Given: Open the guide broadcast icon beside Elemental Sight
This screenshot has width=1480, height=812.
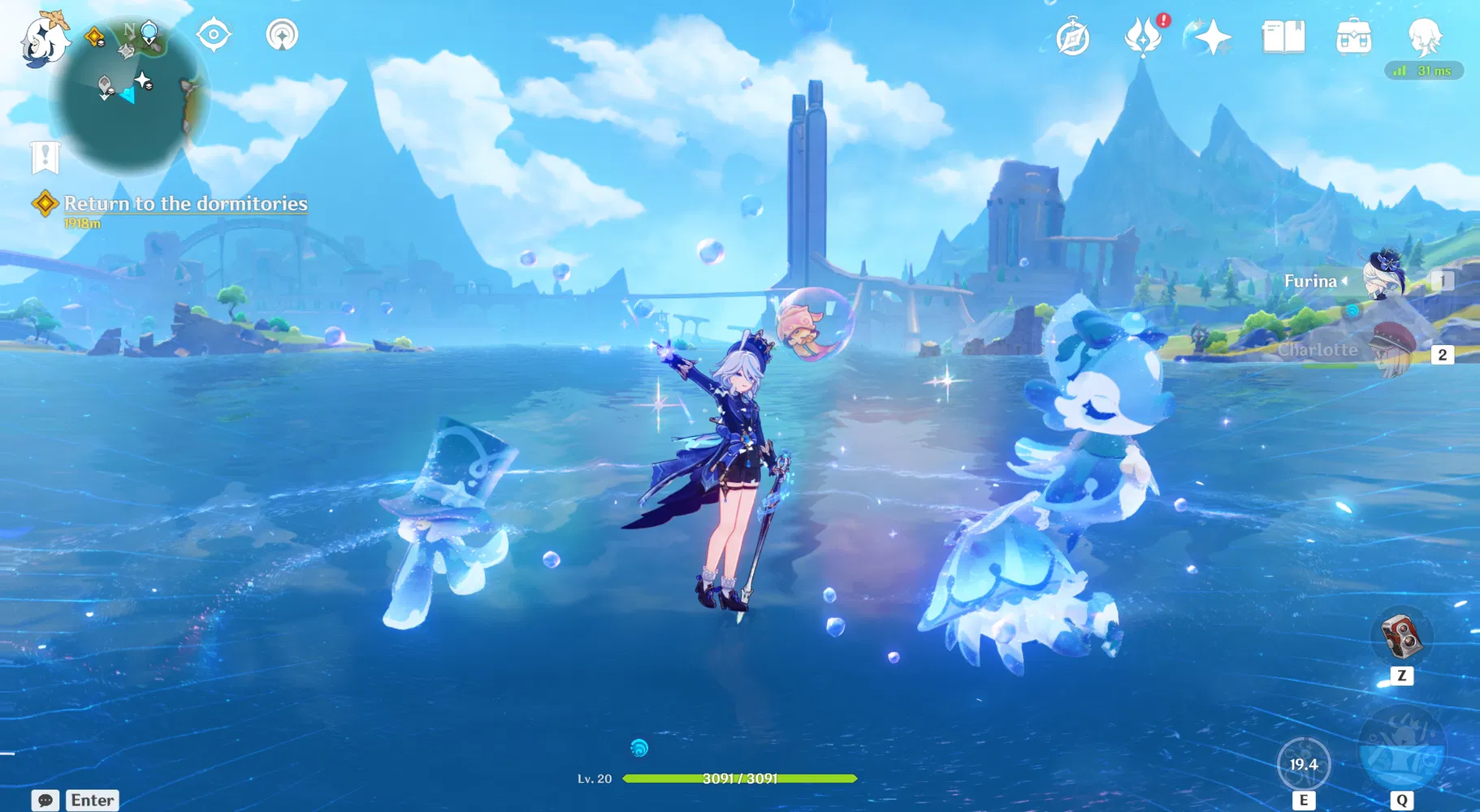Looking at the screenshot, I should [x=282, y=34].
